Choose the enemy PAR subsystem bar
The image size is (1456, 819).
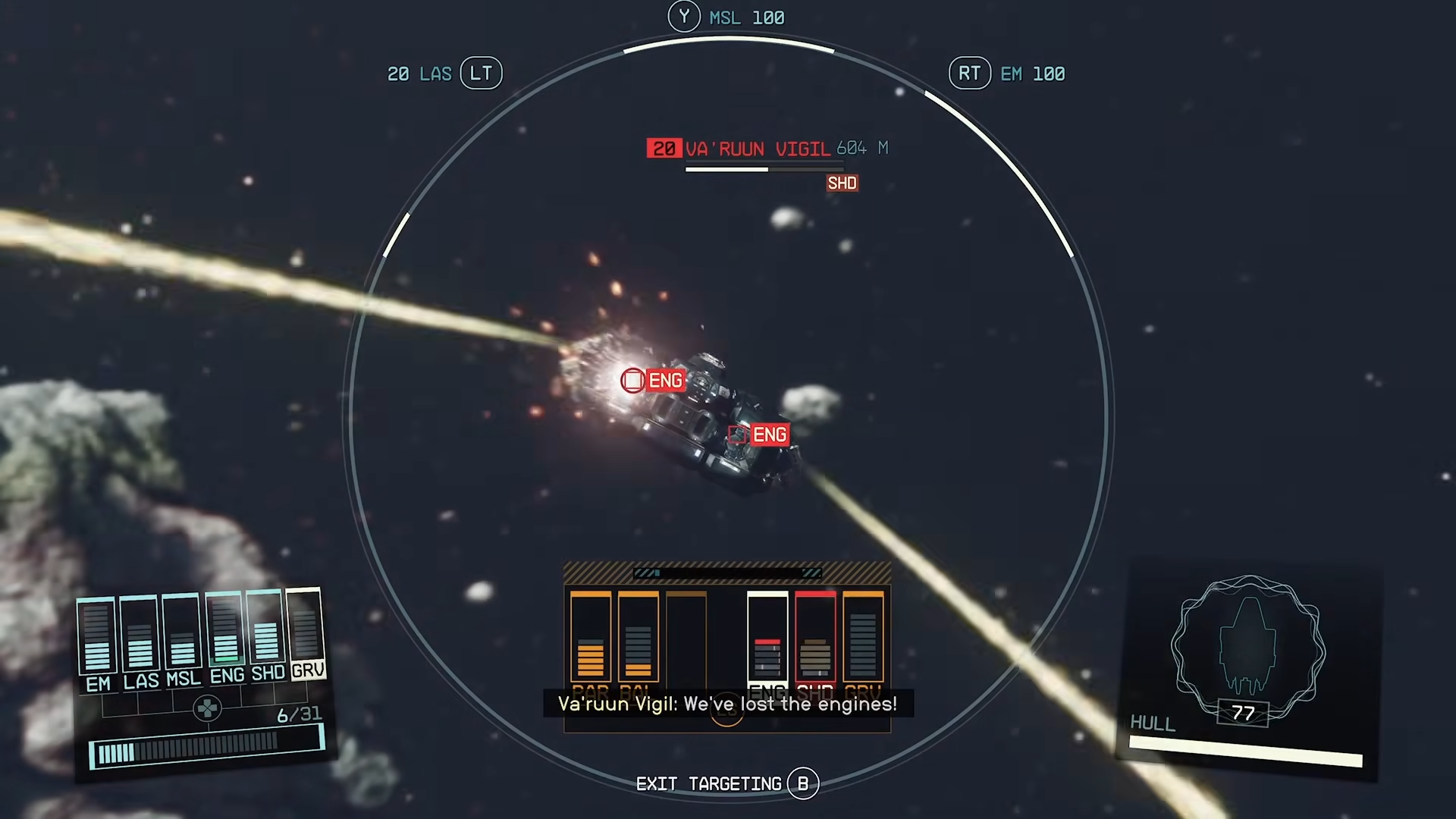(x=591, y=637)
